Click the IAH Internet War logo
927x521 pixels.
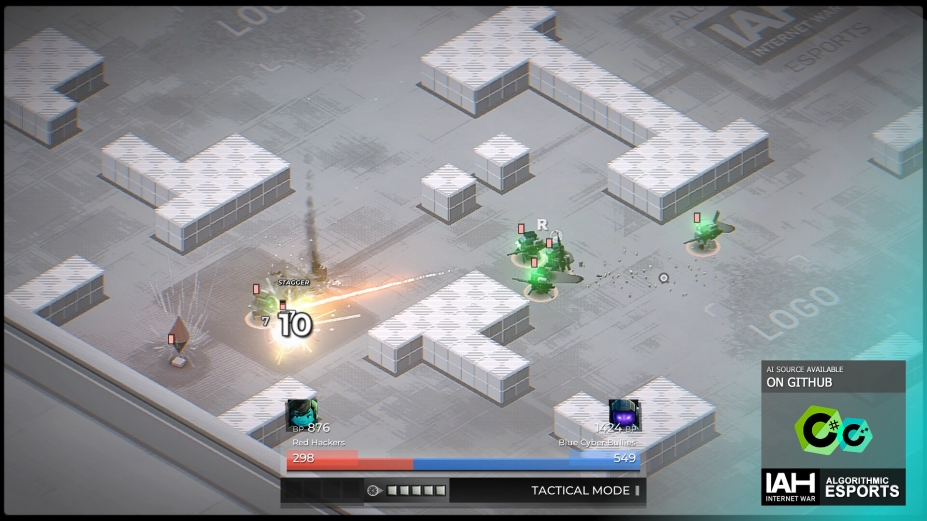click(x=788, y=487)
